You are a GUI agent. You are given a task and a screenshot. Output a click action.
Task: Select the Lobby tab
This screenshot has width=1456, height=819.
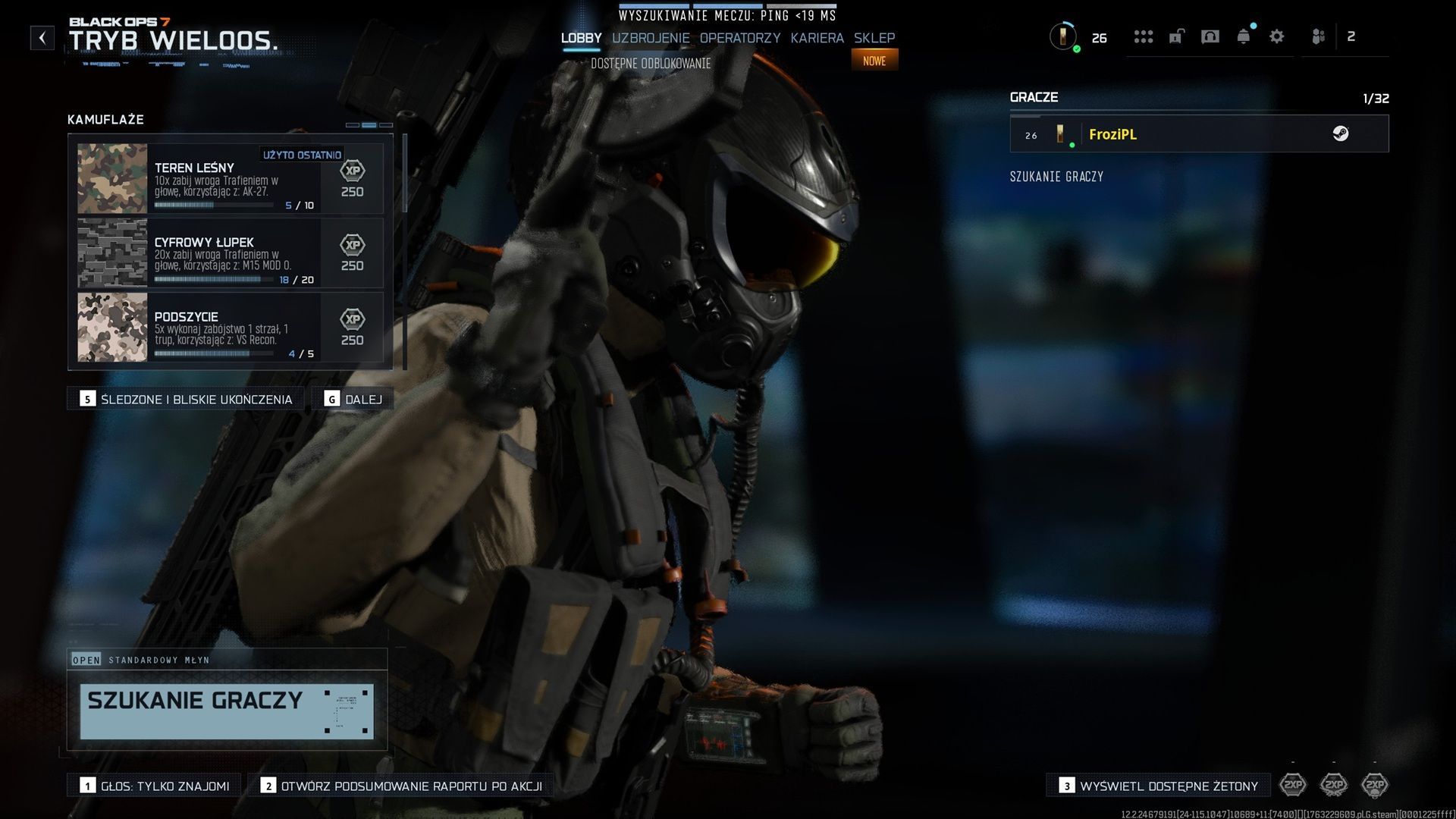pyautogui.click(x=581, y=38)
